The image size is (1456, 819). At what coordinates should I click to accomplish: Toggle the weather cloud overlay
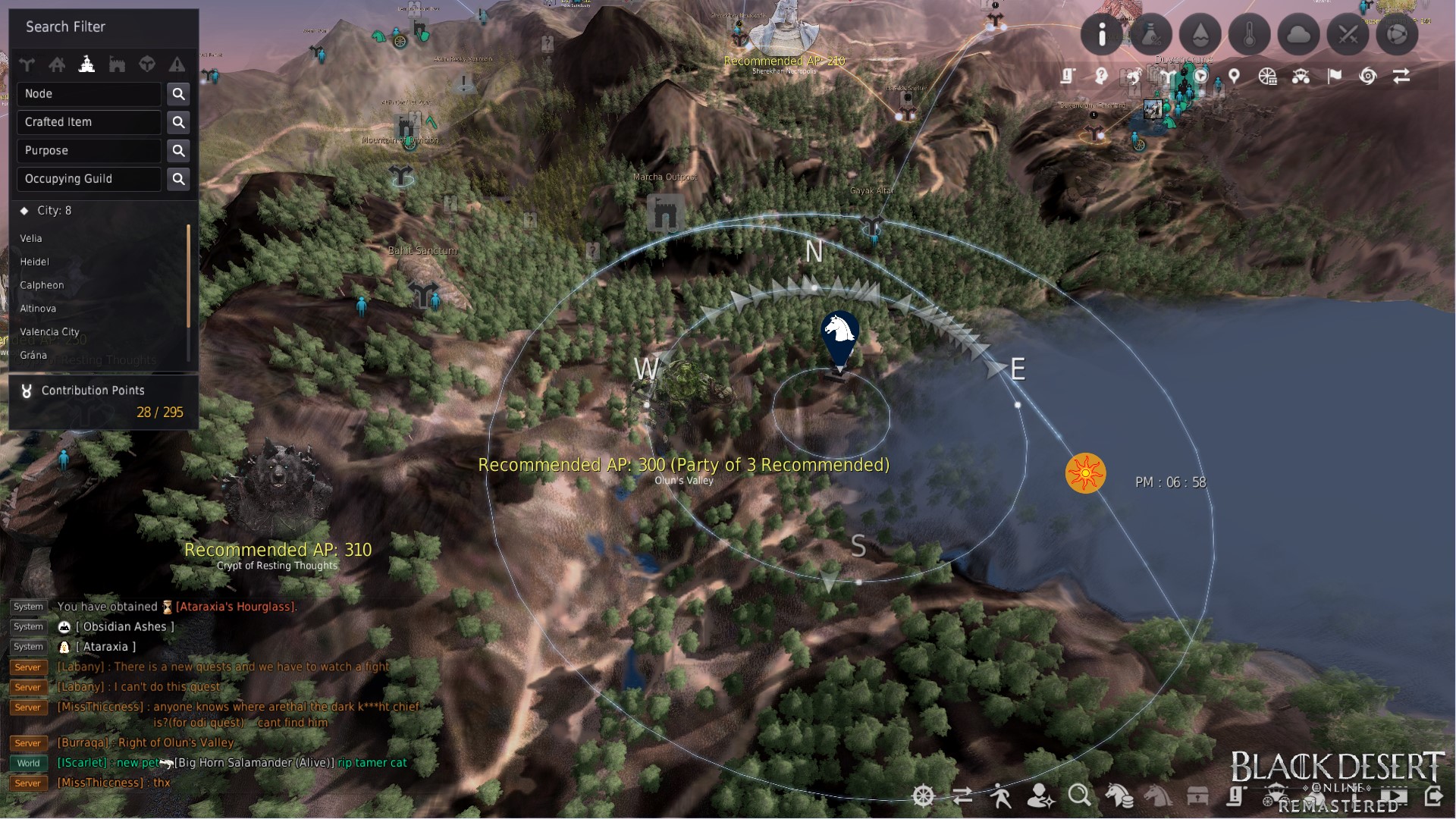(x=1299, y=34)
